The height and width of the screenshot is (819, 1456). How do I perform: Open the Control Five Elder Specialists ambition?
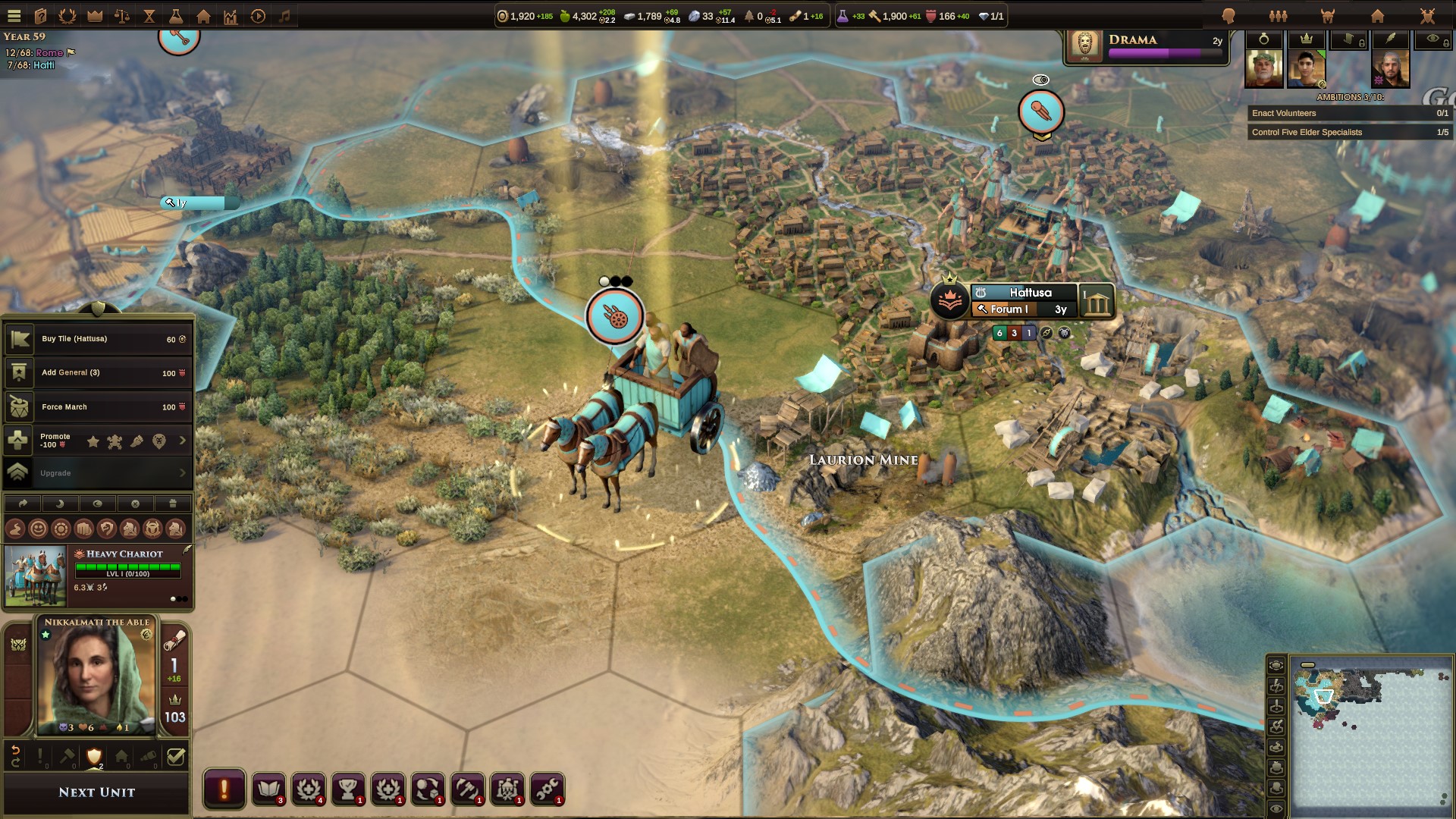(1349, 132)
